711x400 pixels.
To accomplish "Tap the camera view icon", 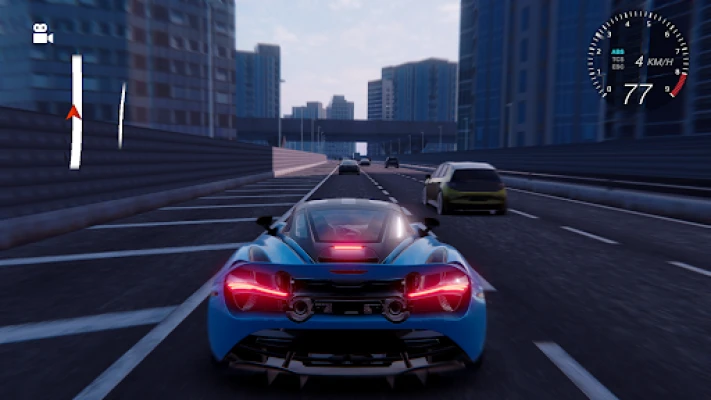I will coord(42,35).
